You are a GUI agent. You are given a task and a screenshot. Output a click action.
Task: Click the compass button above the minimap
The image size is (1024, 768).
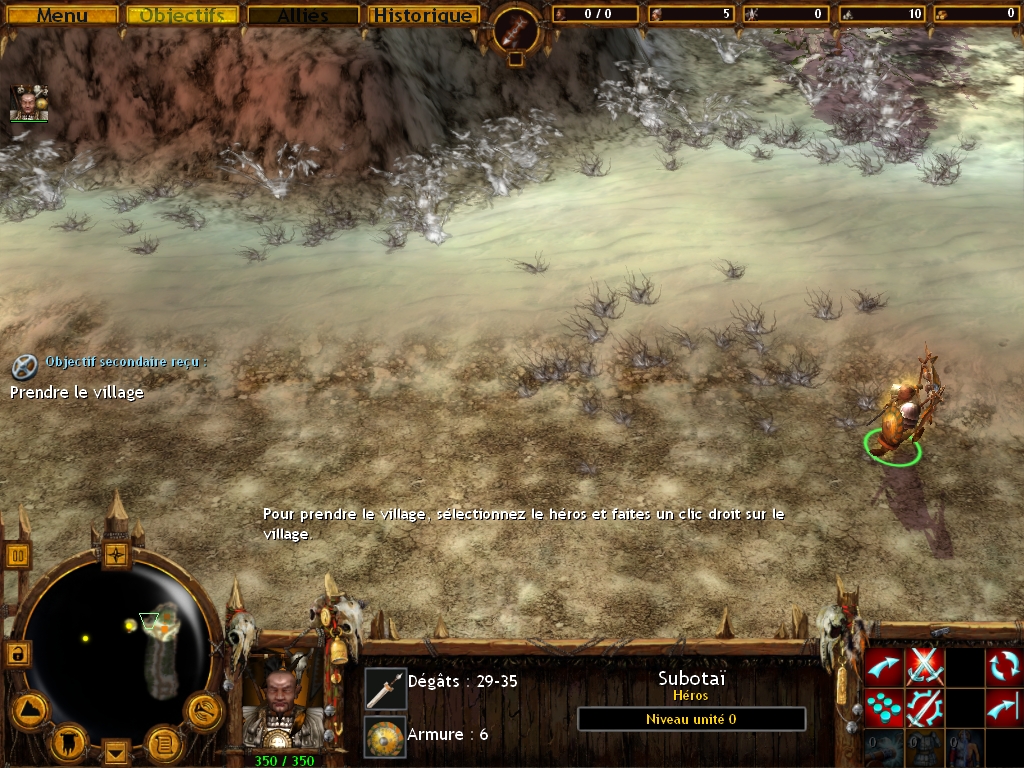click(117, 553)
